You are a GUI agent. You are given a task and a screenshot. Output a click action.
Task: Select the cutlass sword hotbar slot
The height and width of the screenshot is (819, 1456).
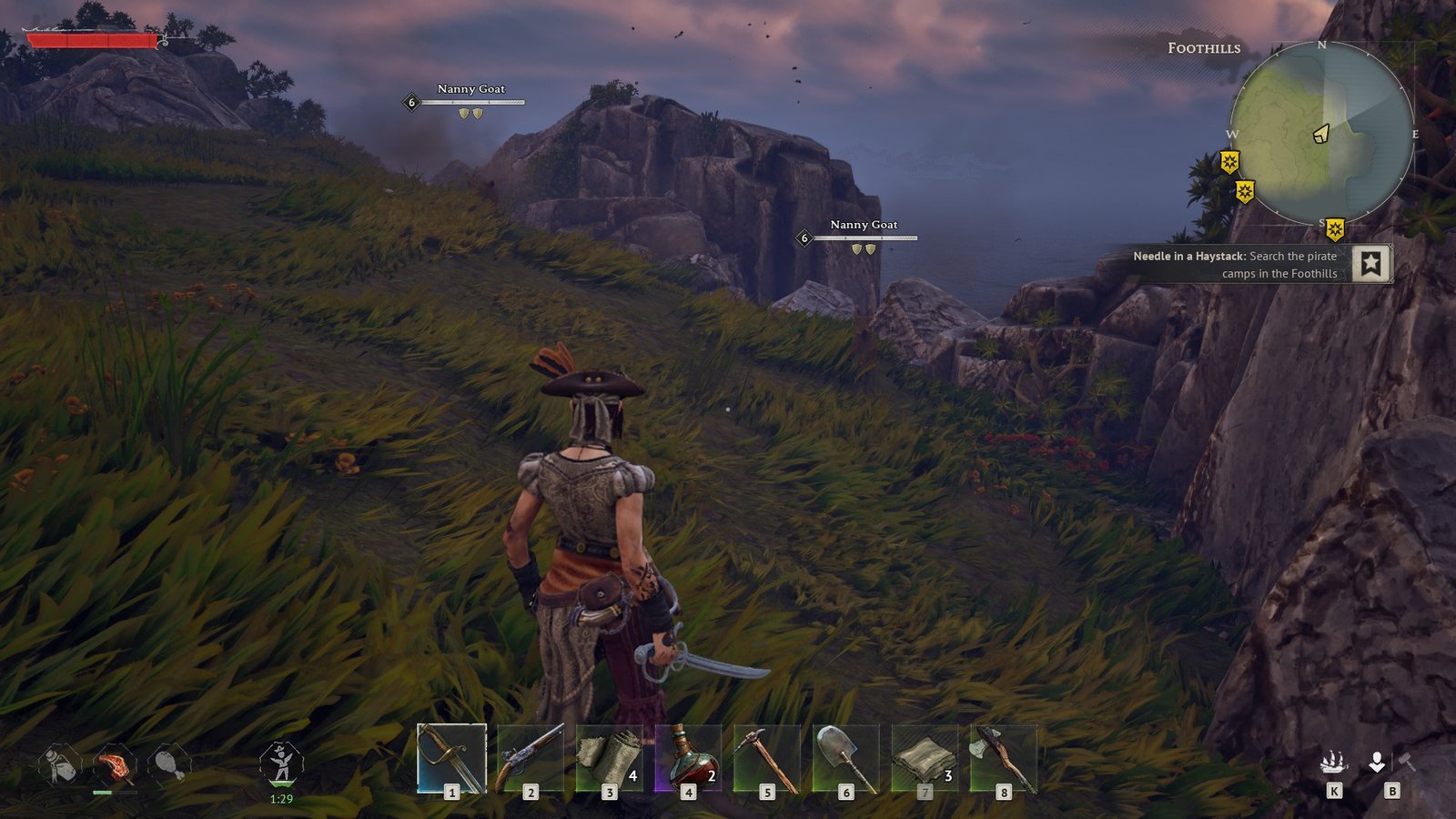pos(451,758)
